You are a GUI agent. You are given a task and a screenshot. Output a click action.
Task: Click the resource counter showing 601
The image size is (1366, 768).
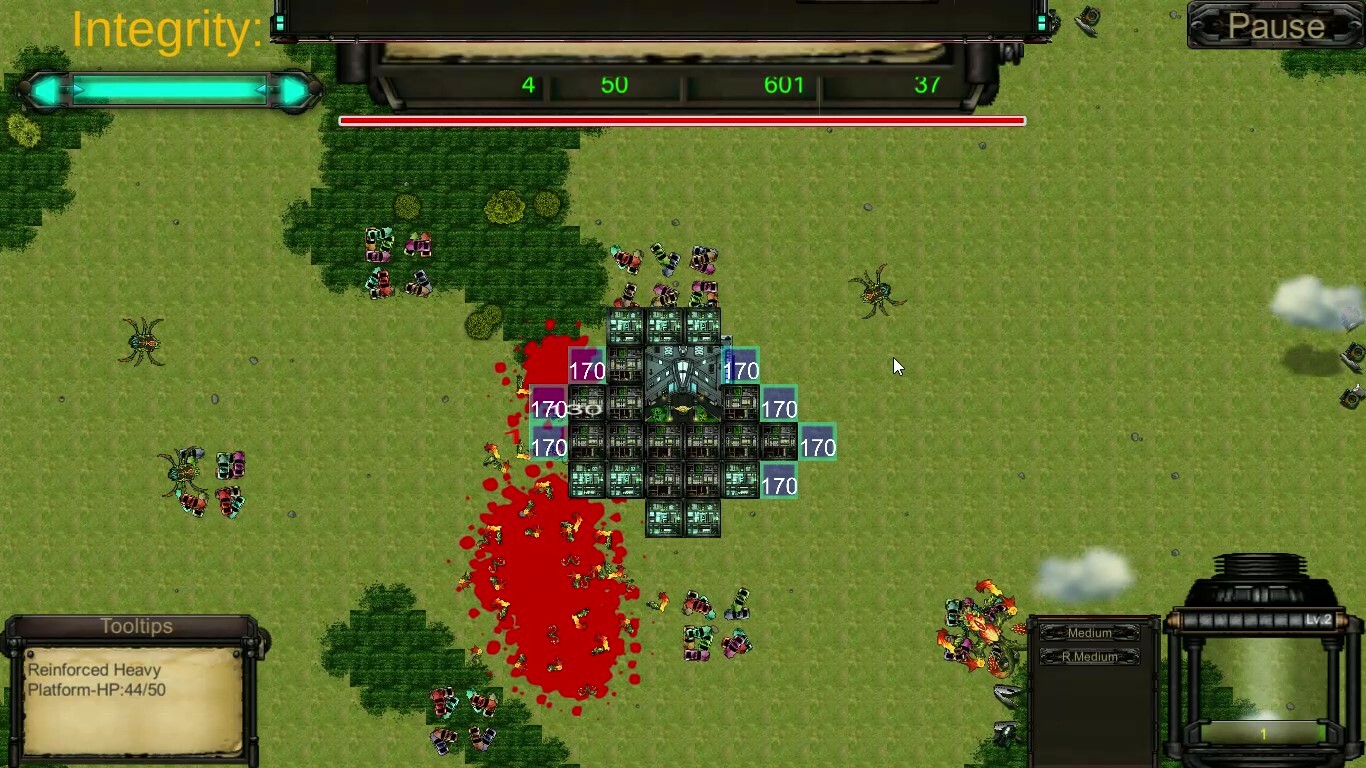(785, 85)
